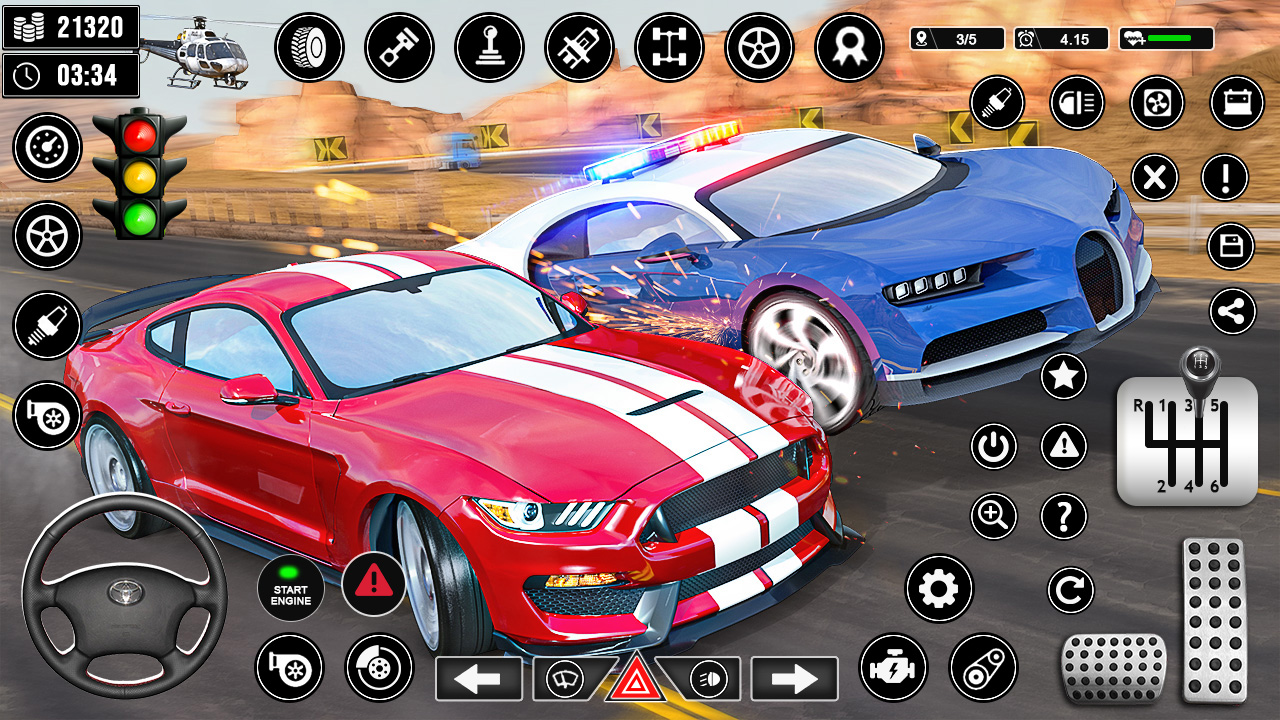Click the save floppy disk button
1280x720 pixels.
point(1229,245)
